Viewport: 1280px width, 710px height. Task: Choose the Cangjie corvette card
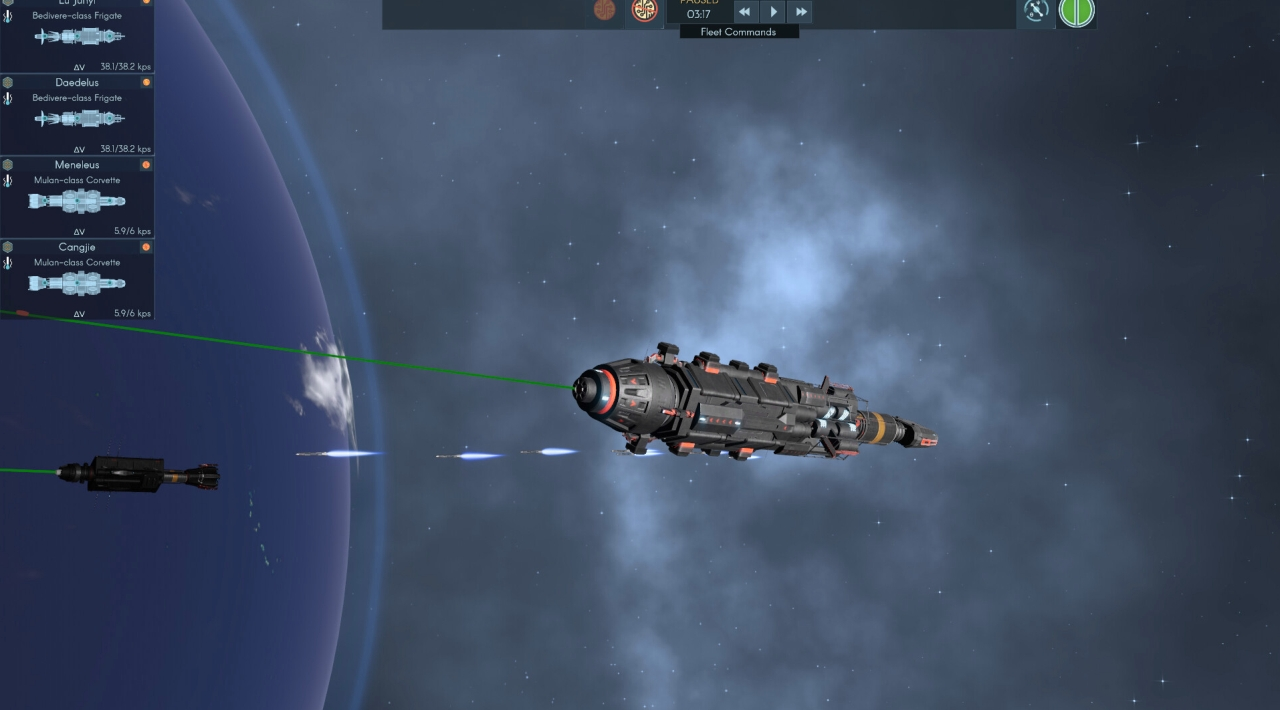tap(77, 280)
